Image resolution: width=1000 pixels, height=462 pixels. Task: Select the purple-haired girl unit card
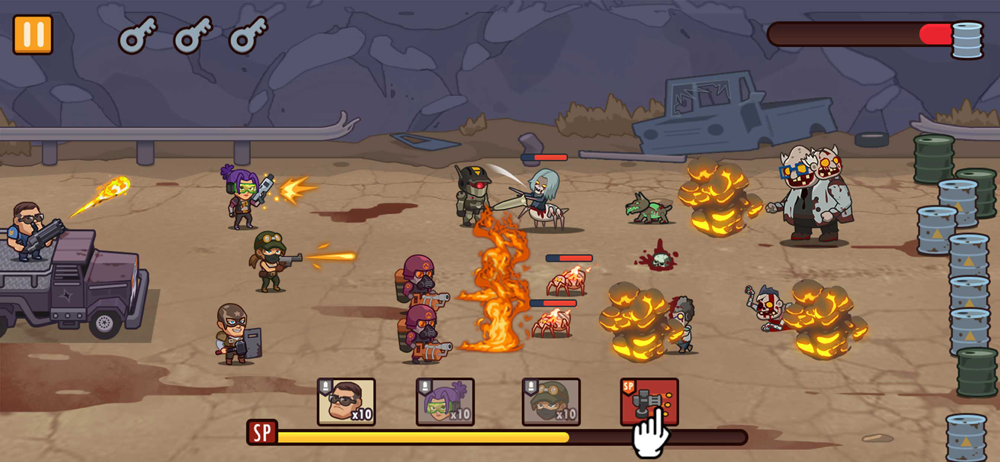click(445, 402)
